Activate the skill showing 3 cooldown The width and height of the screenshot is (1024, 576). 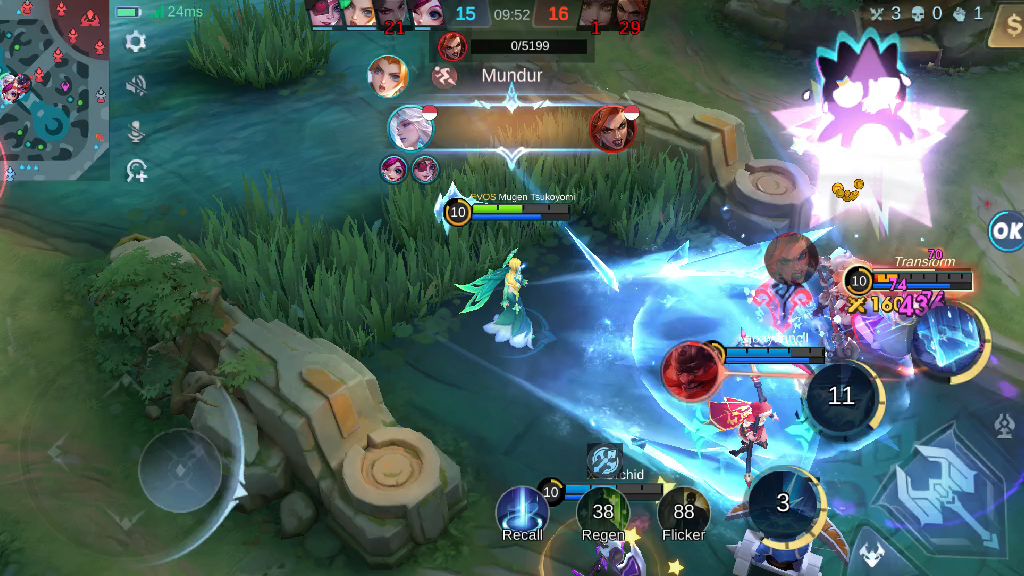point(784,503)
